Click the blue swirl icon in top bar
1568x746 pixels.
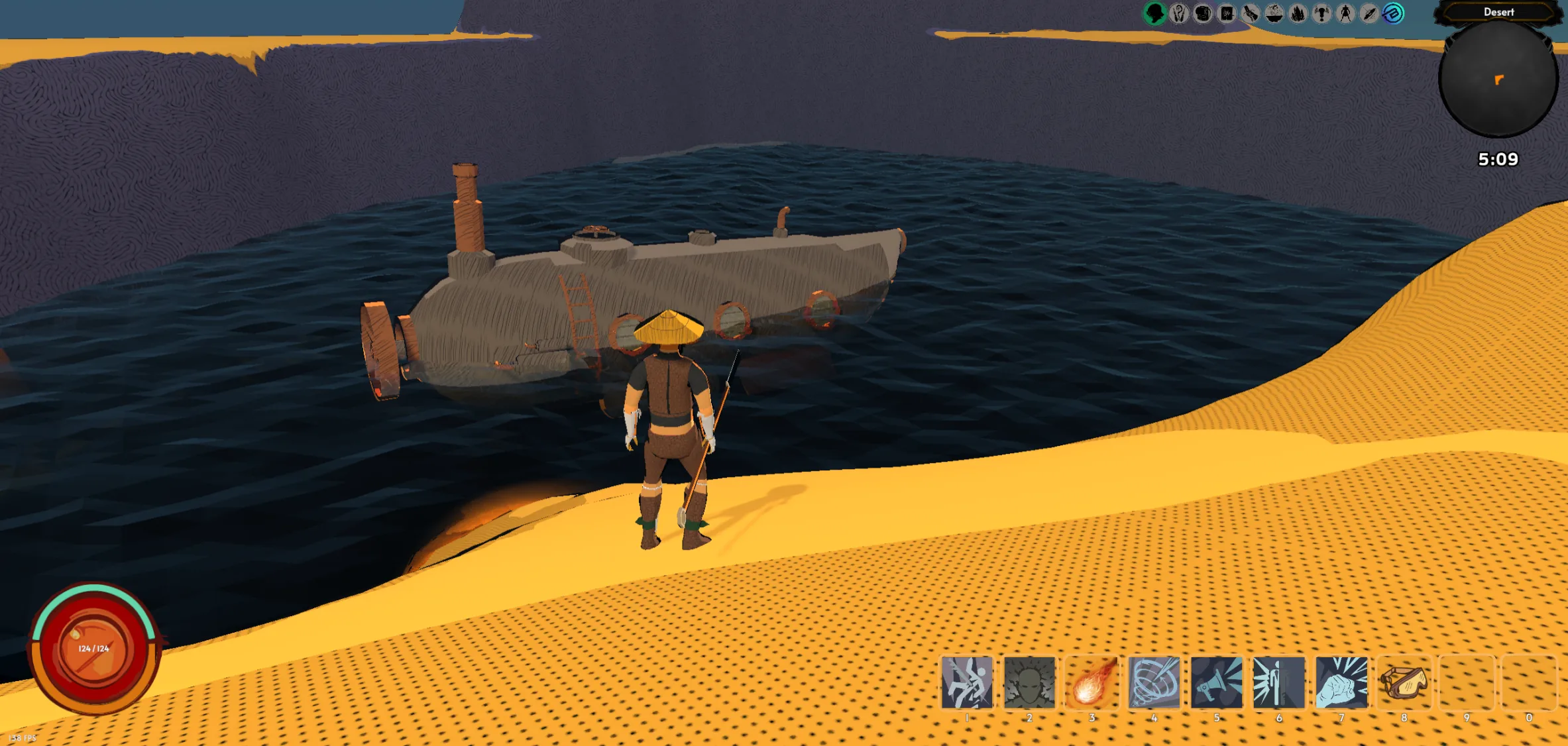click(x=1393, y=13)
